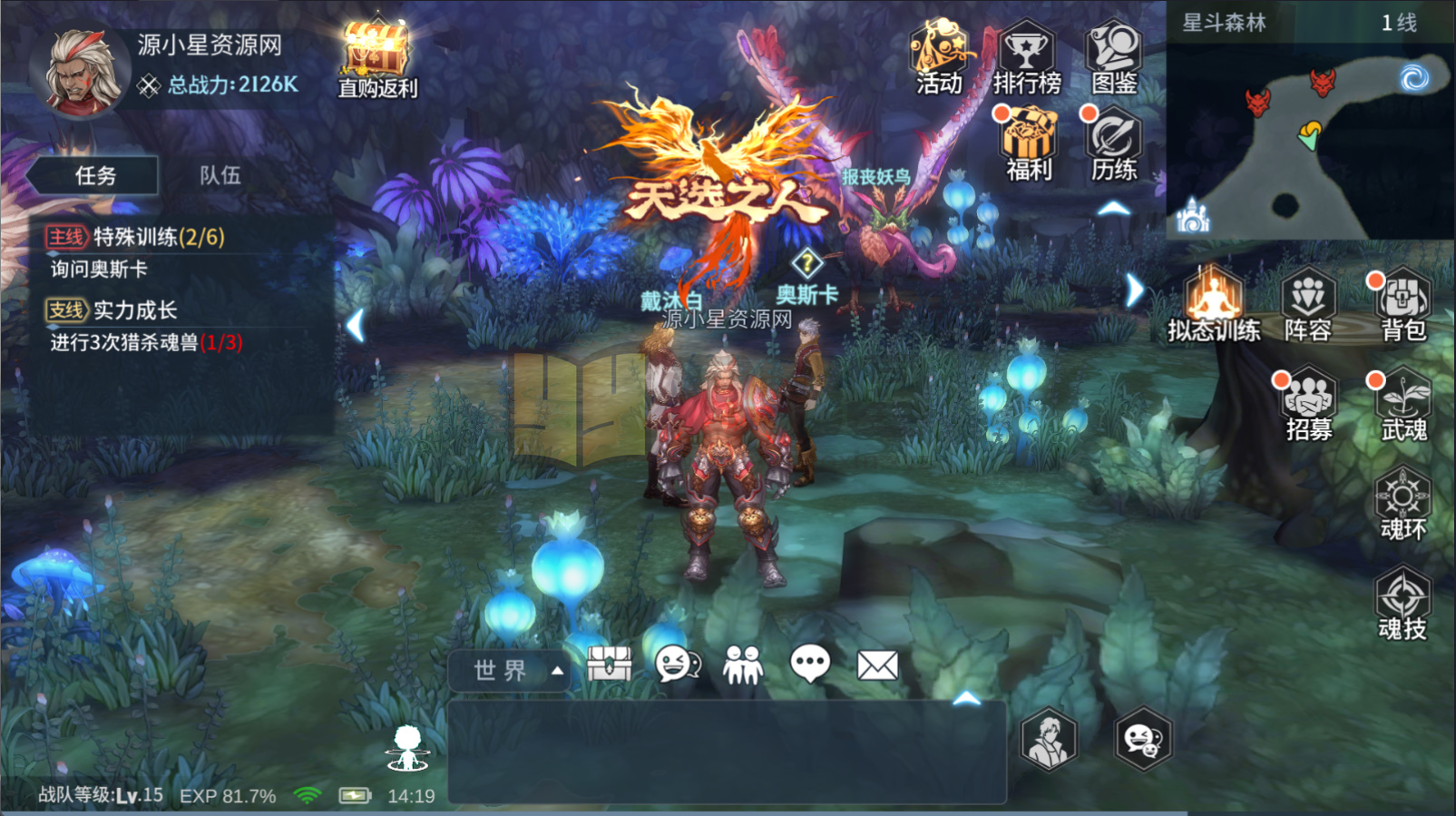Open the 武魂 martial soul menu

pos(1402,405)
